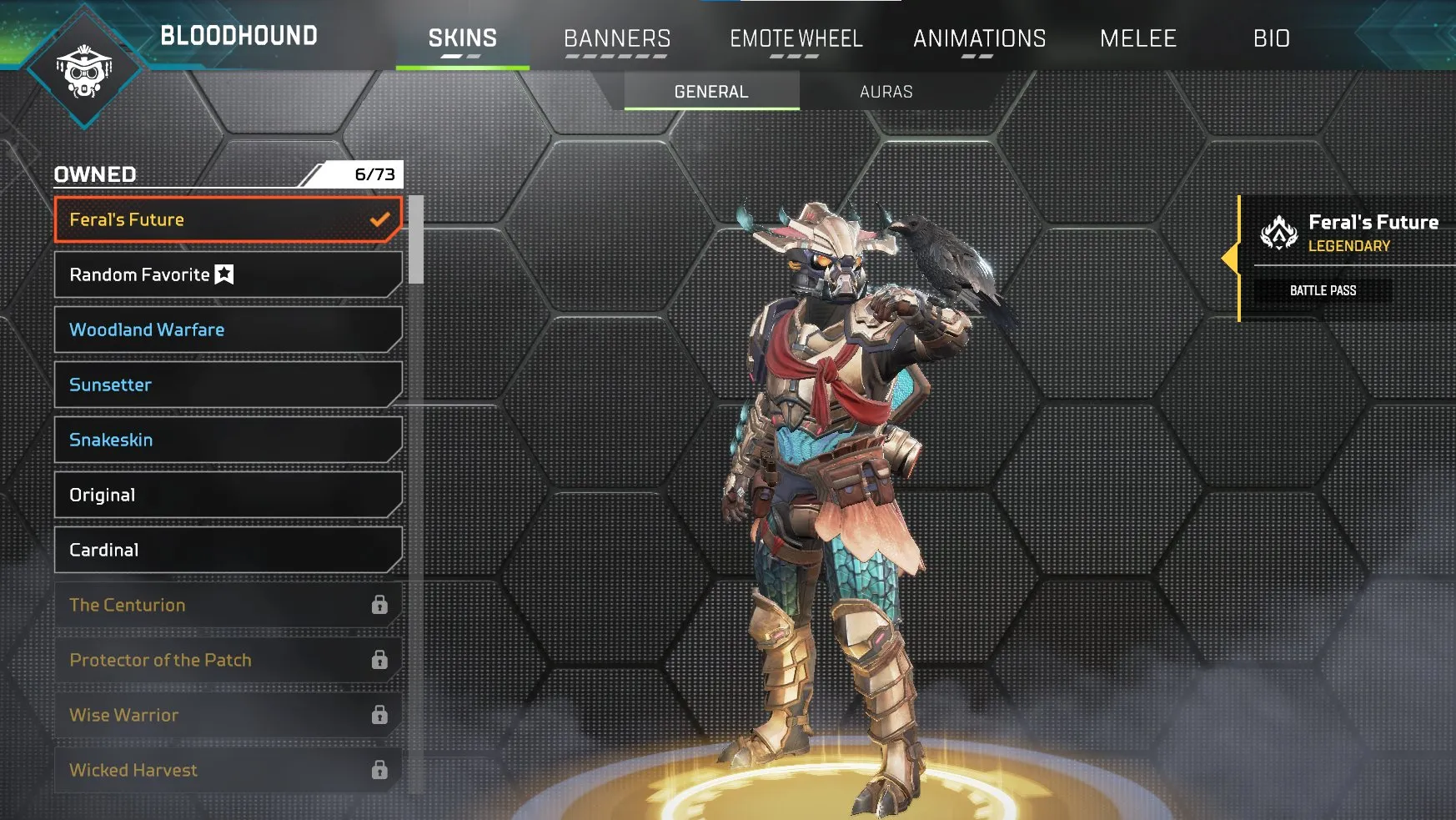Switch to the AURAS category
Image resolution: width=1456 pixels, height=820 pixels.
coord(886,92)
